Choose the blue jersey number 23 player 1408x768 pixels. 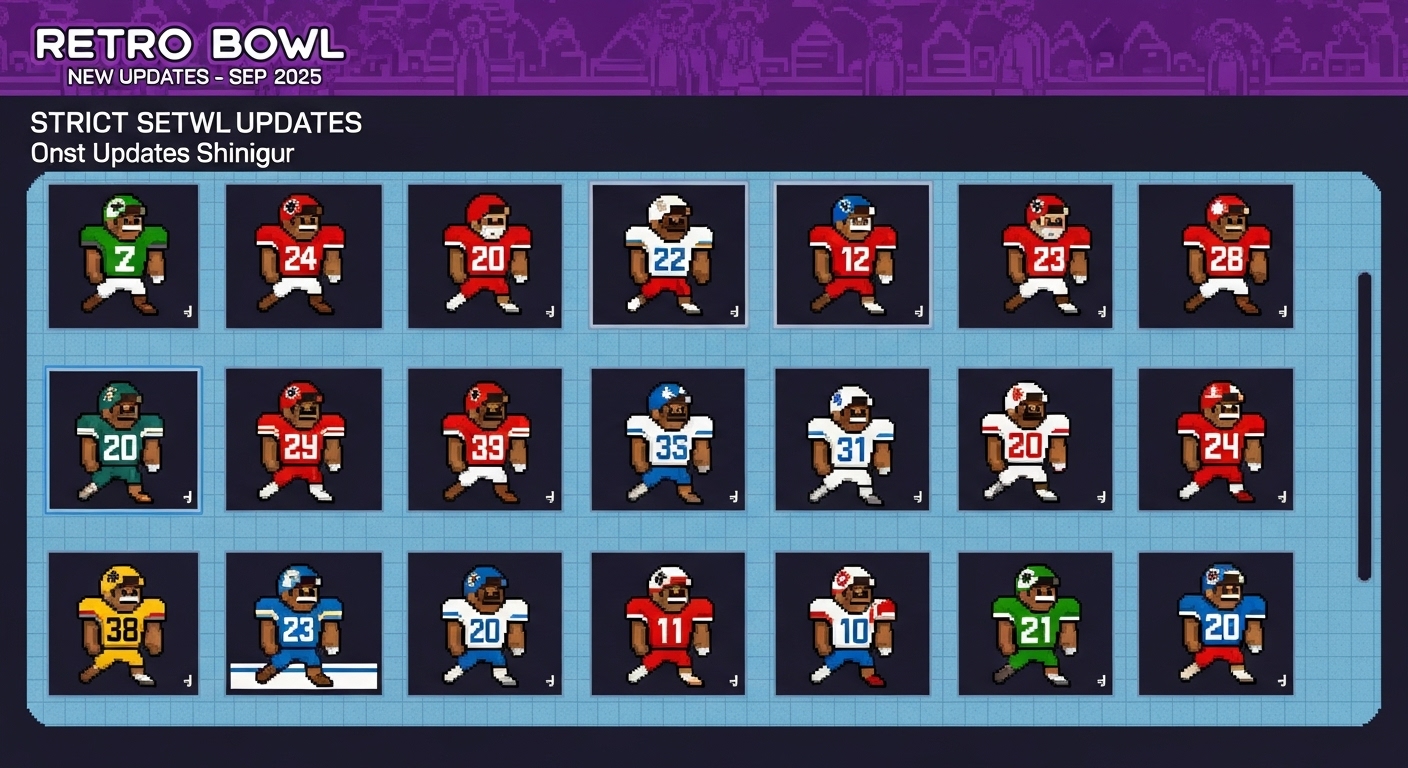(x=304, y=624)
